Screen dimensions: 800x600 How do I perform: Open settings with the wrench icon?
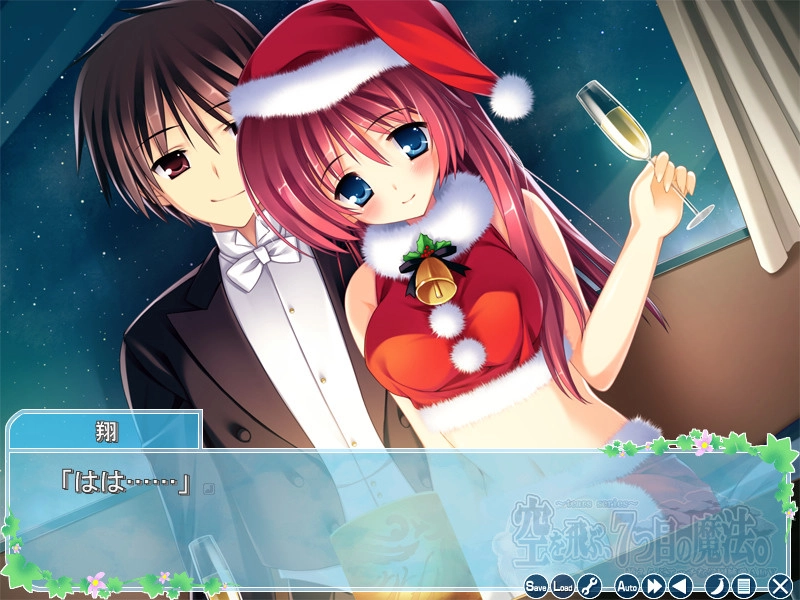[x=590, y=586]
